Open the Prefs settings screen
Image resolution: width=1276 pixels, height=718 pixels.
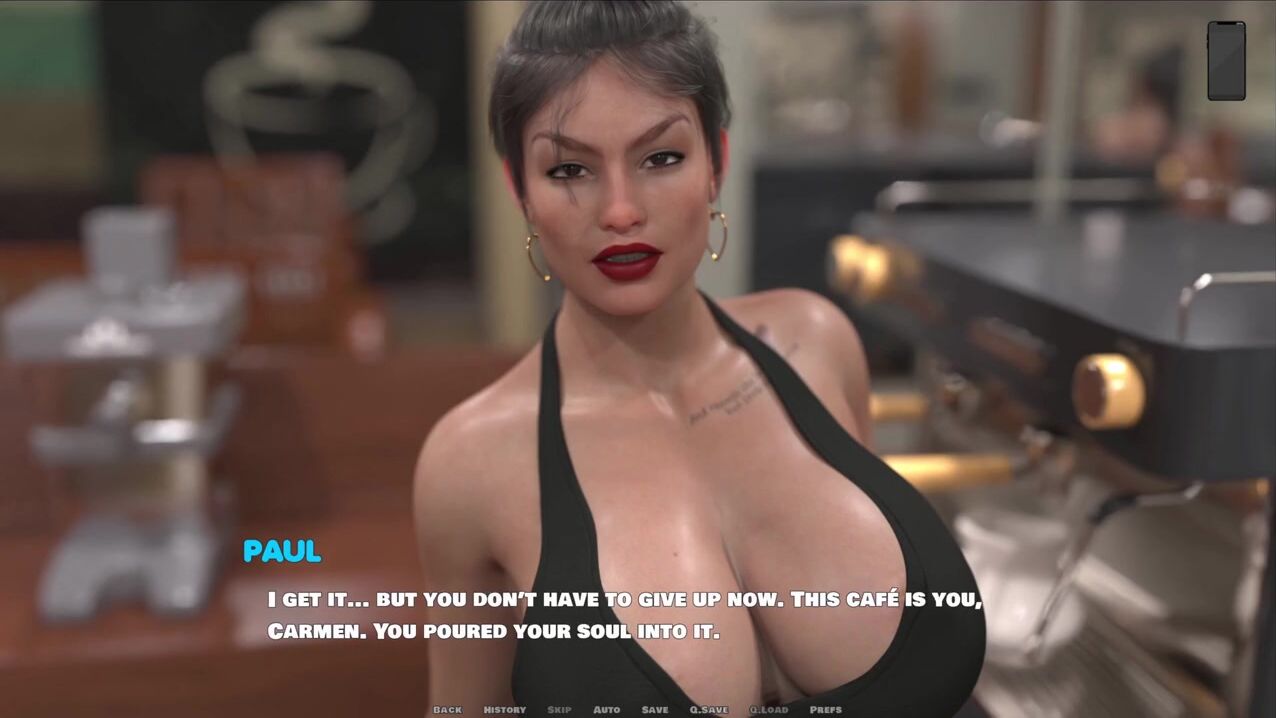click(825, 709)
